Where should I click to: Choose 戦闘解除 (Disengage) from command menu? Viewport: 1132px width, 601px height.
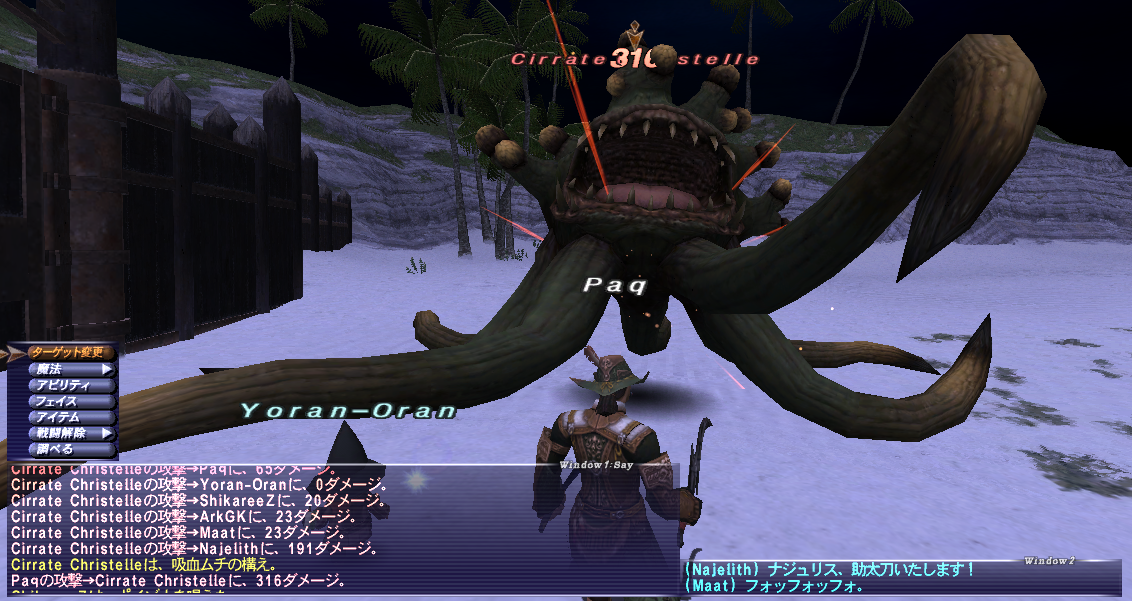67,433
